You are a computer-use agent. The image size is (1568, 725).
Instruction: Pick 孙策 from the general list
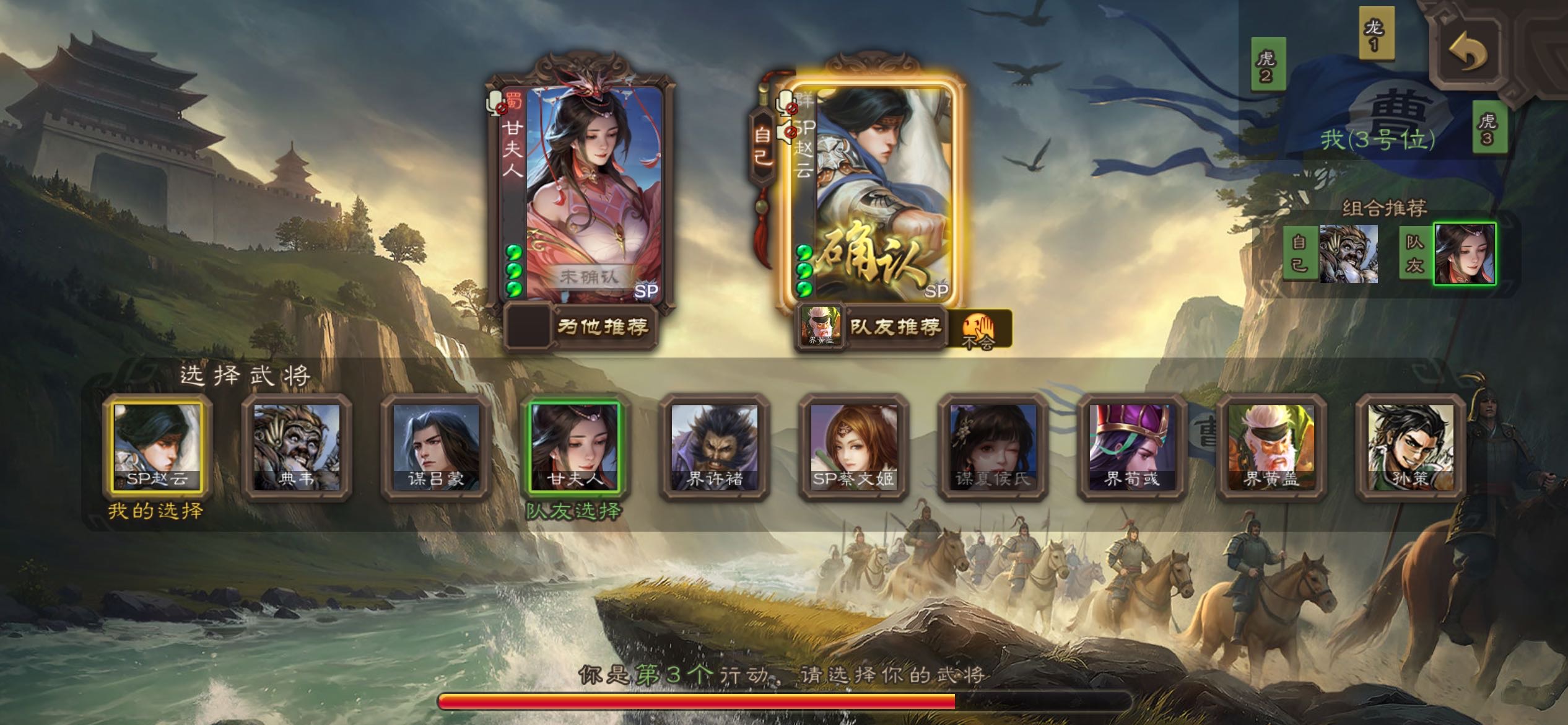[1411, 446]
